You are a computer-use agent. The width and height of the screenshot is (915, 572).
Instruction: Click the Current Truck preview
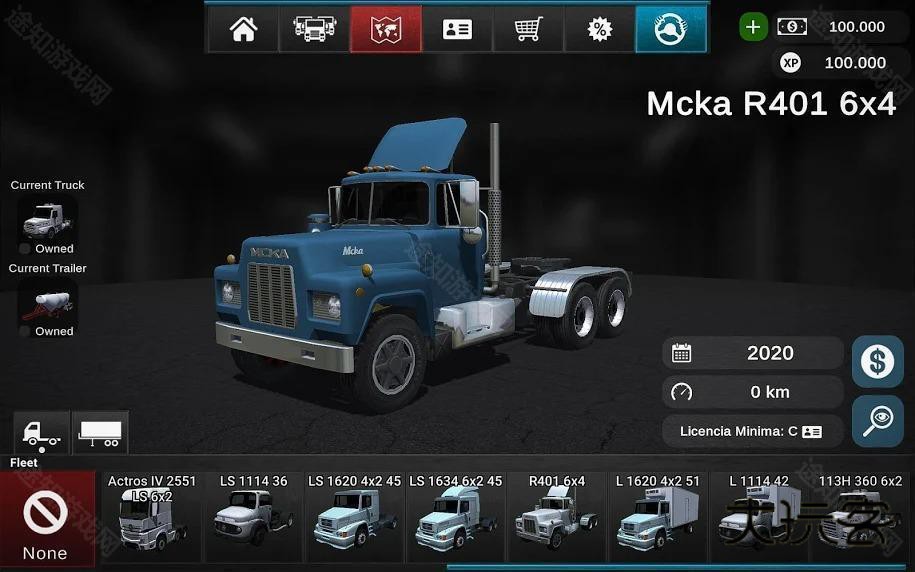(x=47, y=218)
